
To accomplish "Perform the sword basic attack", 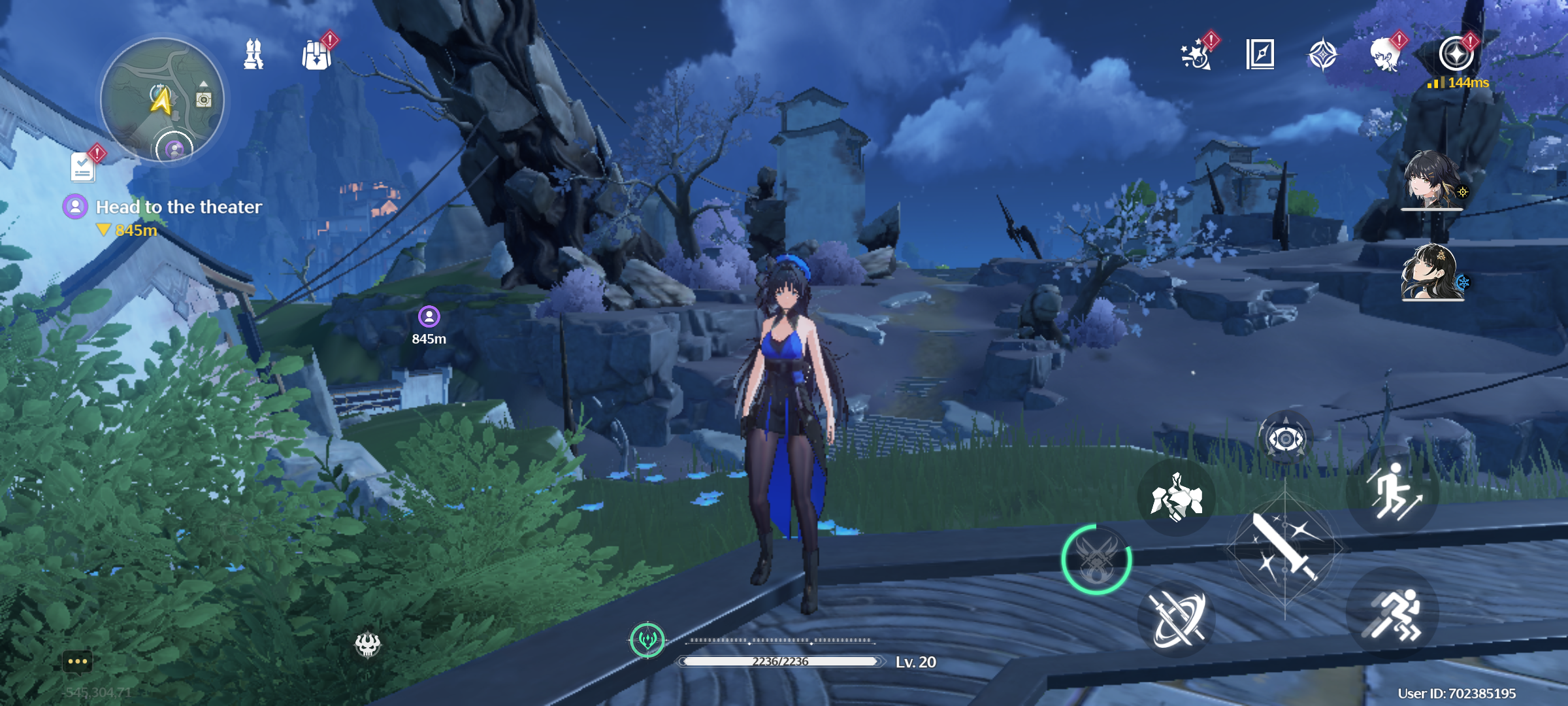I will [x=1284, y=548].
